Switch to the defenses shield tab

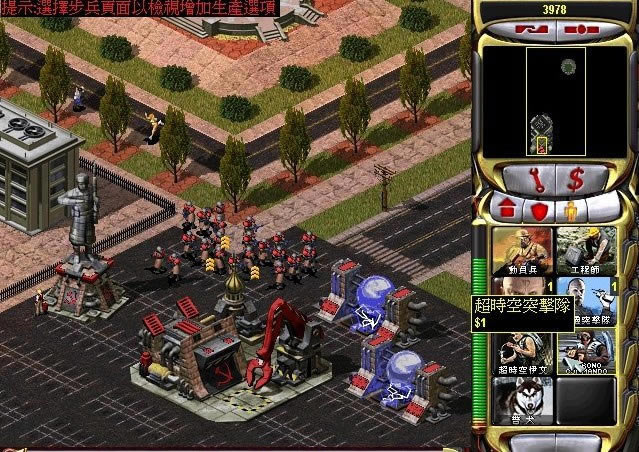tap(539, 212)
